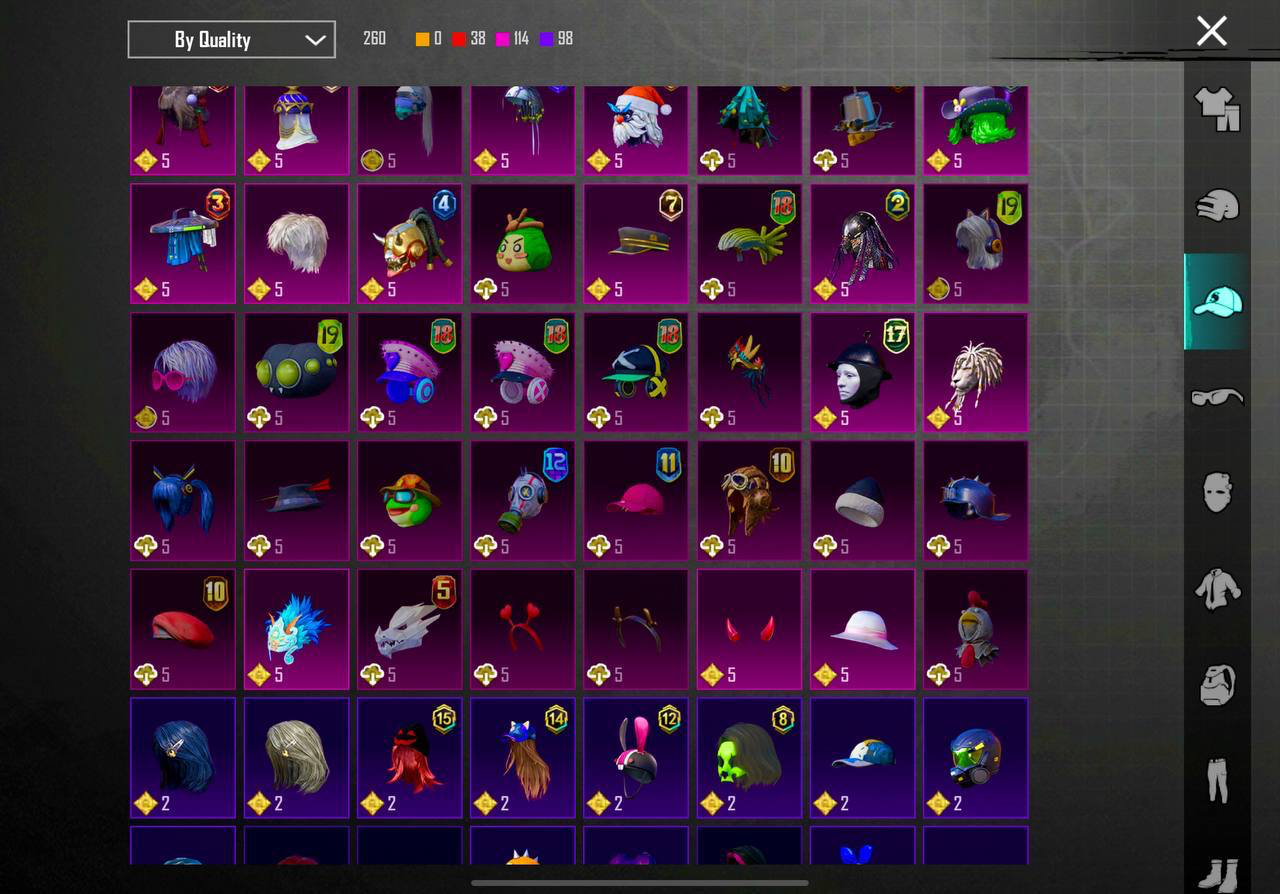
Task: Select the Santa hat with beard item
Action: (x=636, y=127)
